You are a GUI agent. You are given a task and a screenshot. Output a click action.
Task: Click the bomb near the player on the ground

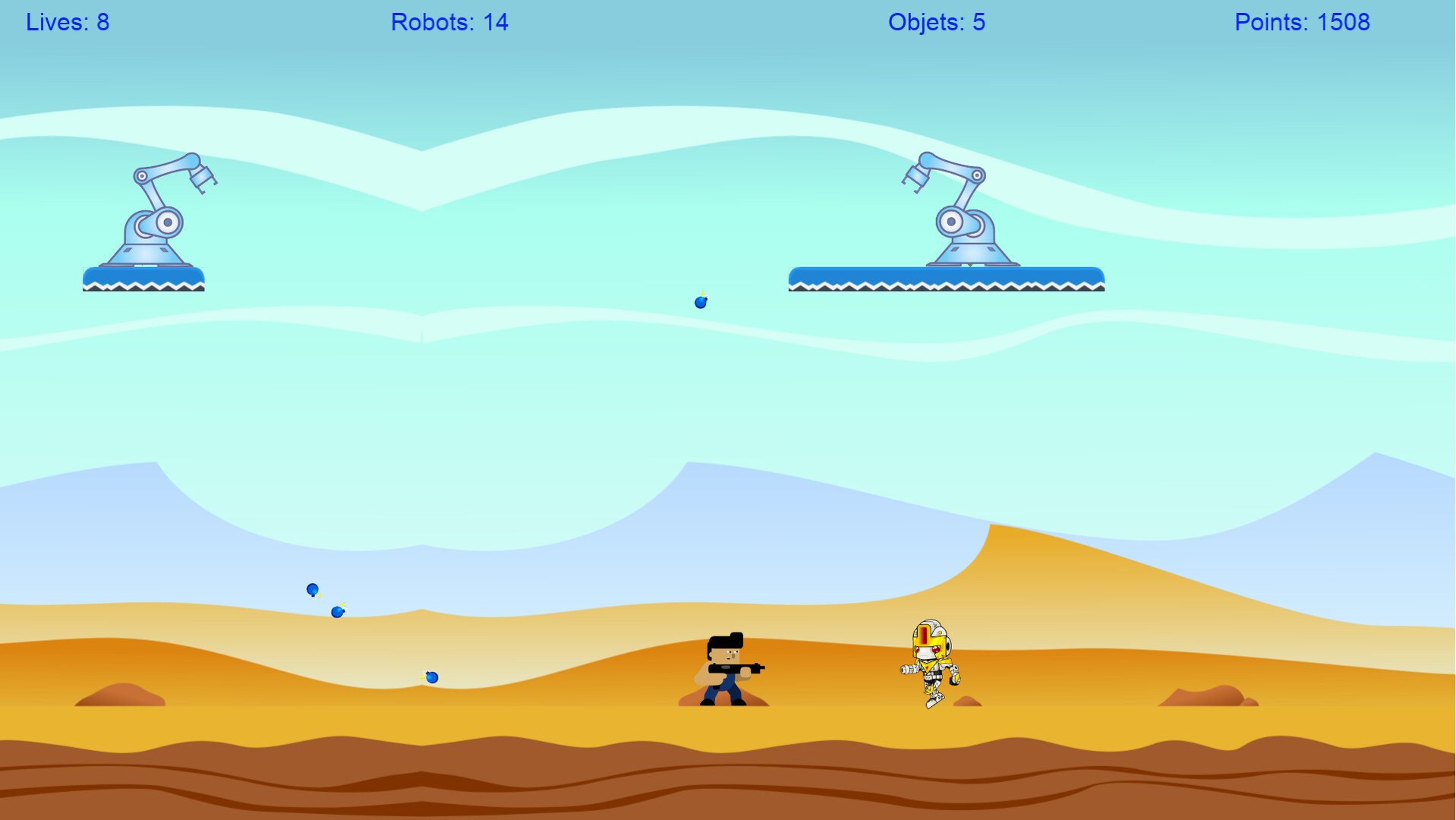pos(431,676)
